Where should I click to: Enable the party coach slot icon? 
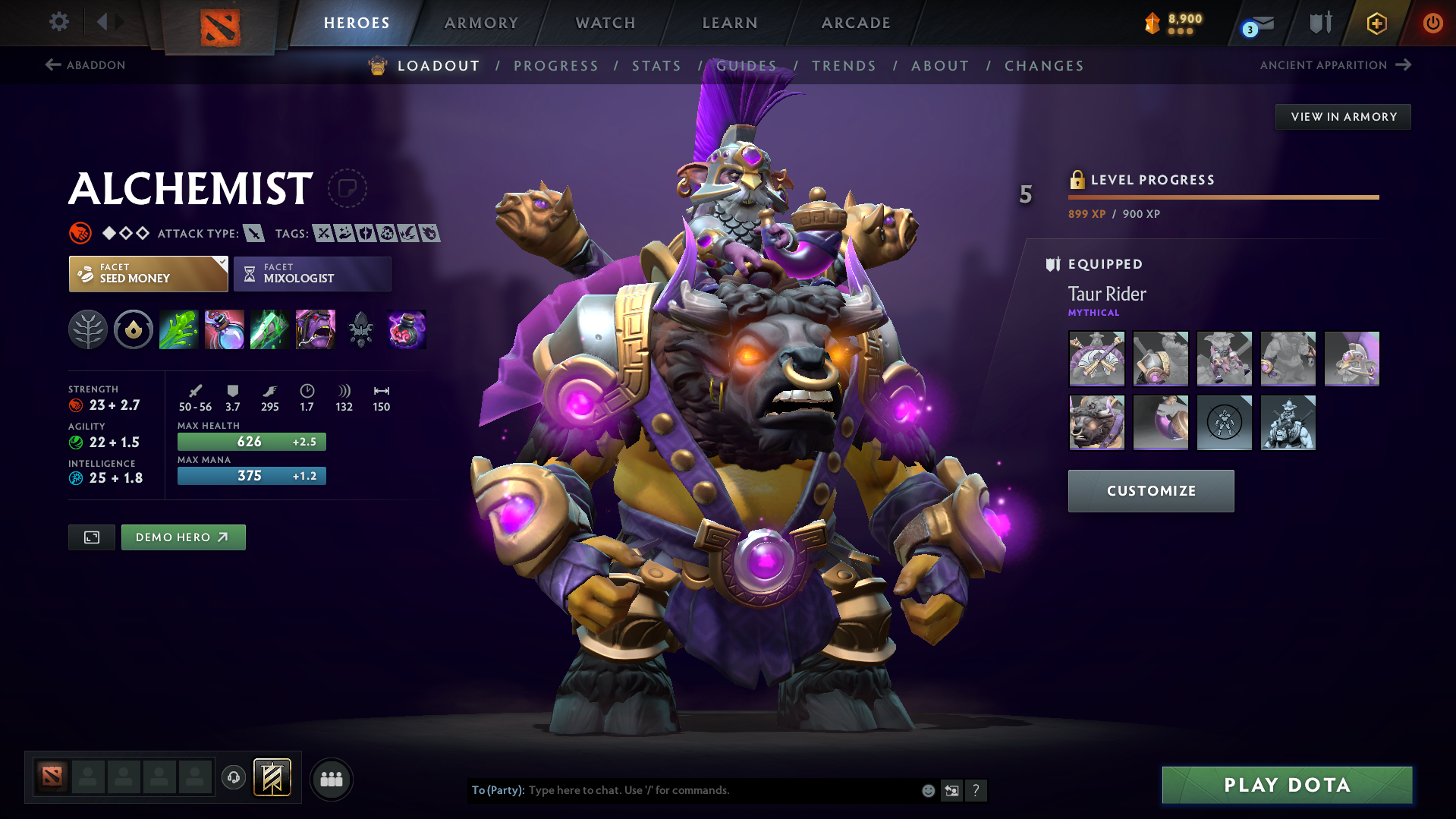coord(233,778)
